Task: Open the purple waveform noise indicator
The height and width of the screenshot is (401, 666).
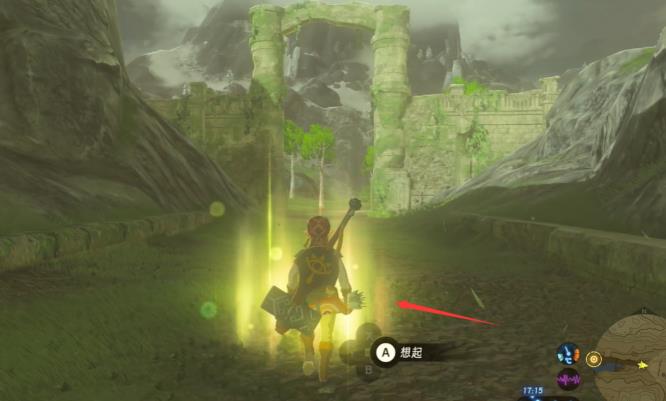Action: click(568, 379)
